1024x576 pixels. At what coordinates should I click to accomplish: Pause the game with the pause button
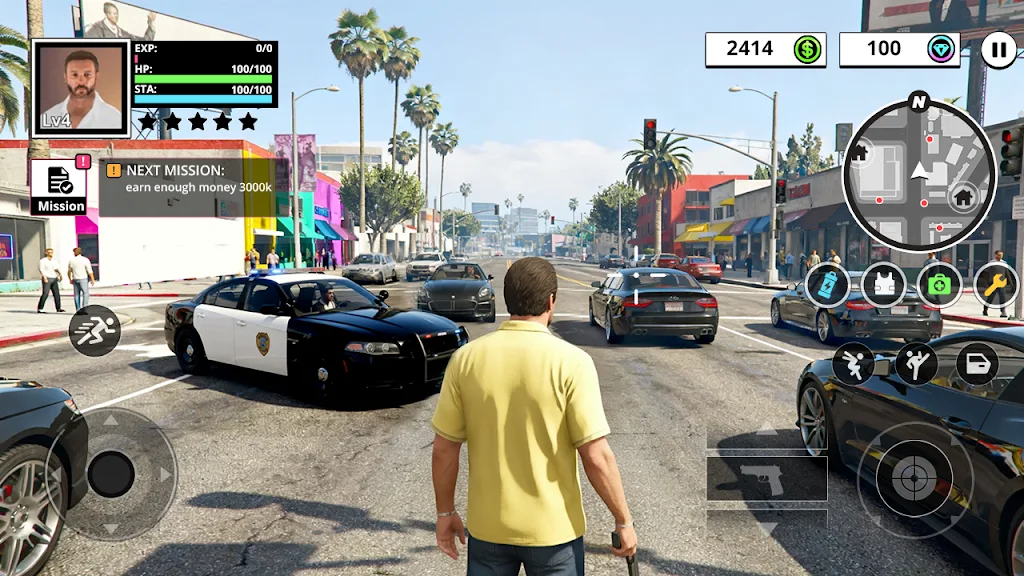coord(997,50)
